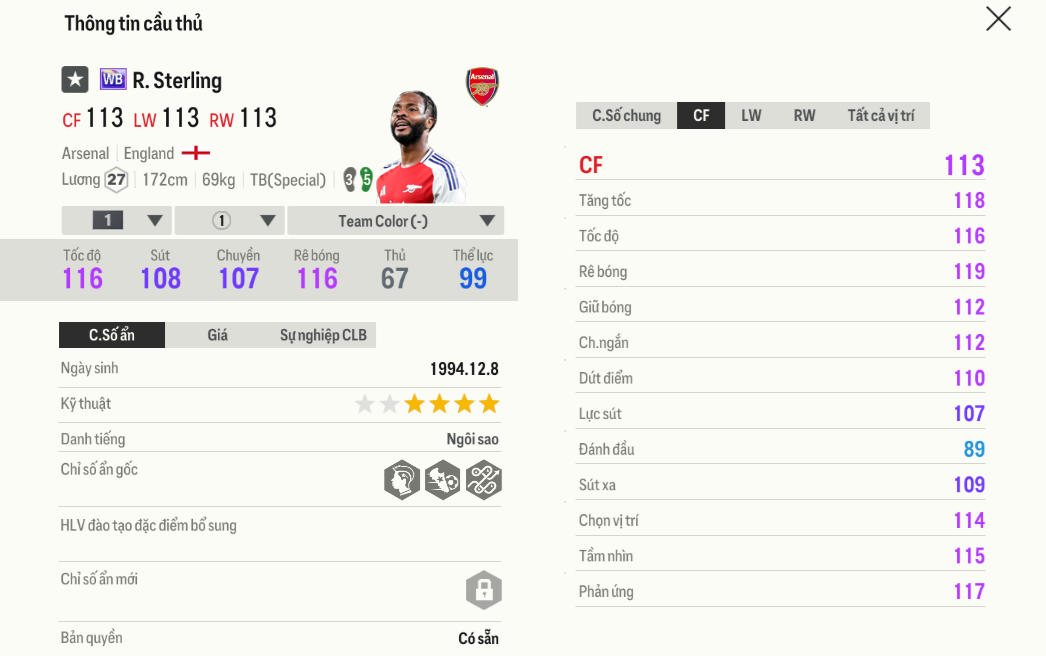The height and width of the screenshot is (656, 1046).
Task: Open the upgrade level dropdown
Action: pyautogui.click(x=117, y=221)
